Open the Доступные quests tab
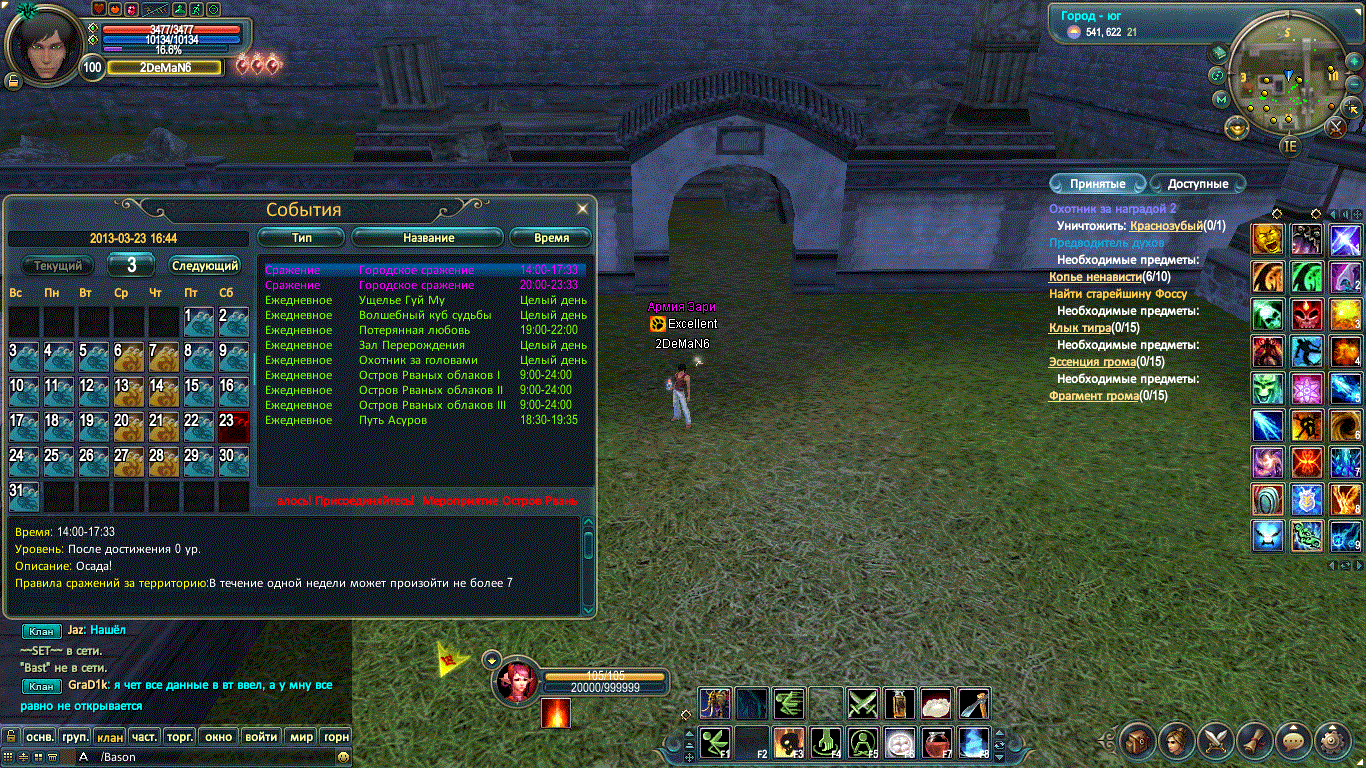1366x768 pixels. pyautogui.click(x=1197, y=184)
